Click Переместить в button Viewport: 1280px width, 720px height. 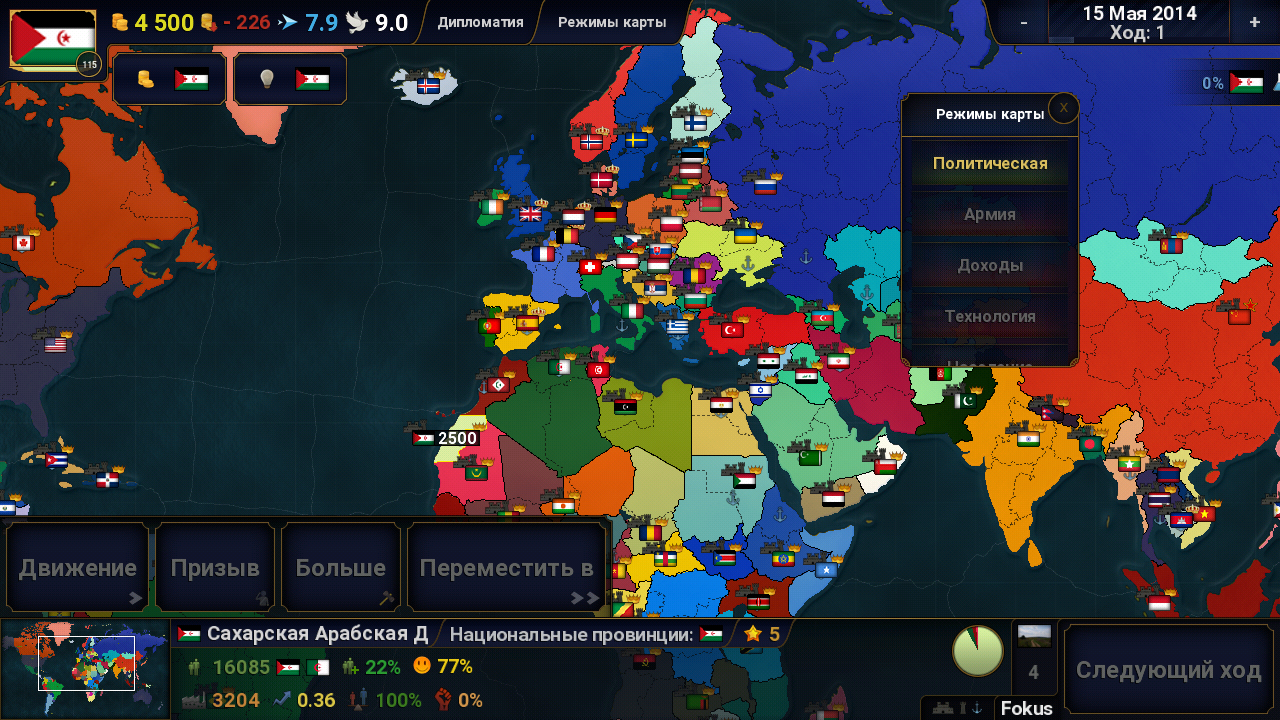pos(507,568)
